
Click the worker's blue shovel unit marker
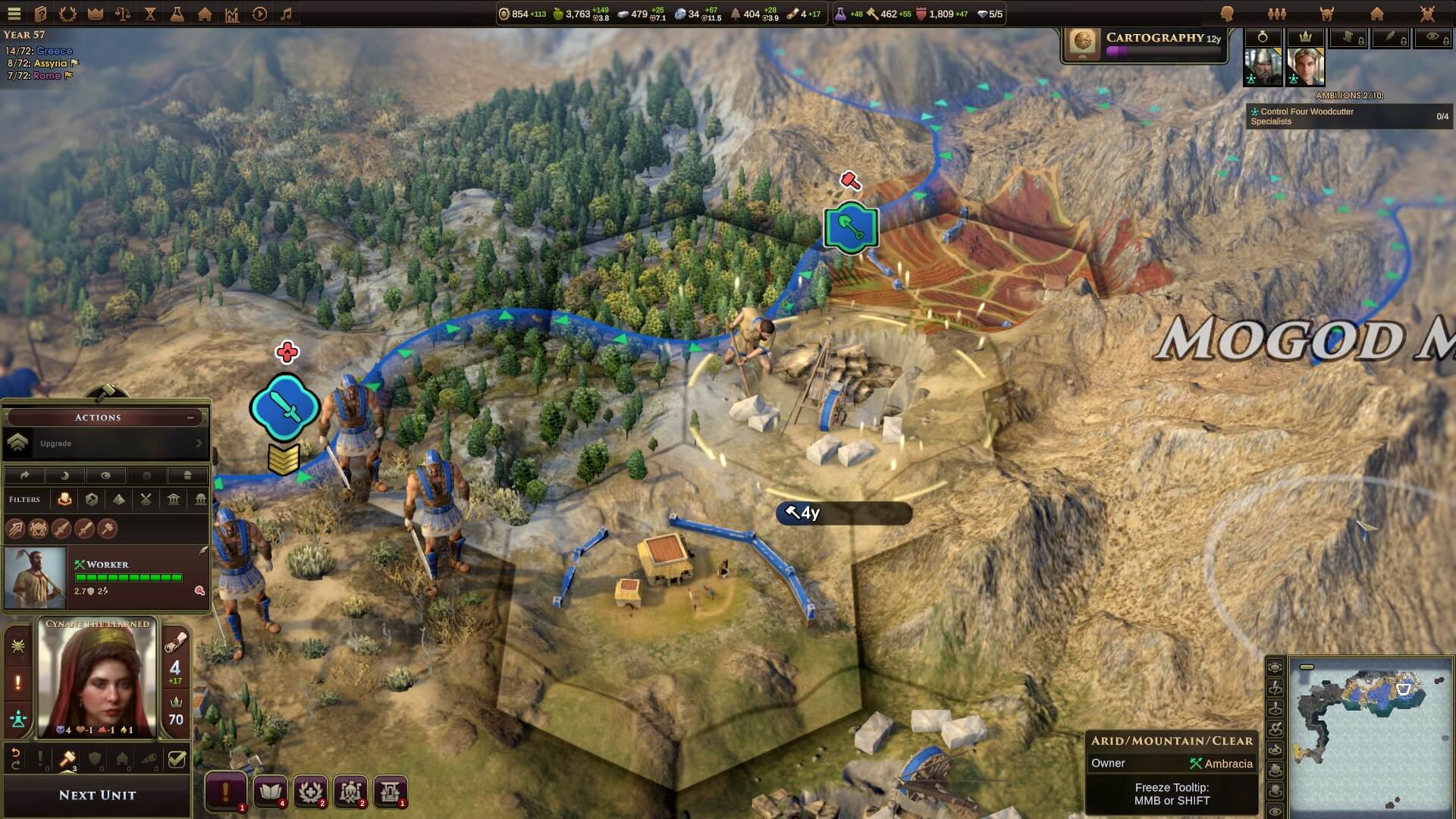coord(851,227)
